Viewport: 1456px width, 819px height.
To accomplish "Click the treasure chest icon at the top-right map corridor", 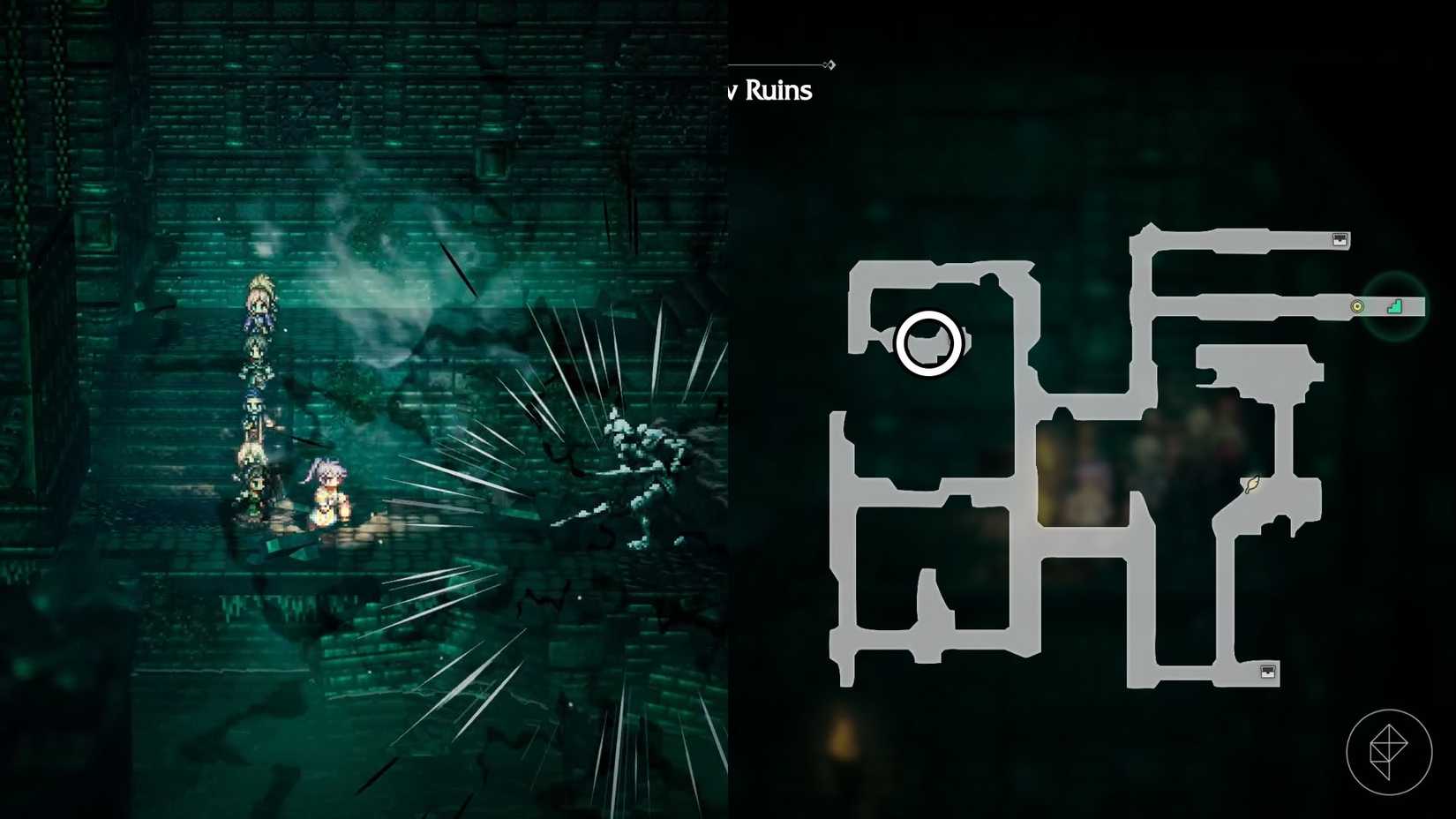I will pos(1341,238).
